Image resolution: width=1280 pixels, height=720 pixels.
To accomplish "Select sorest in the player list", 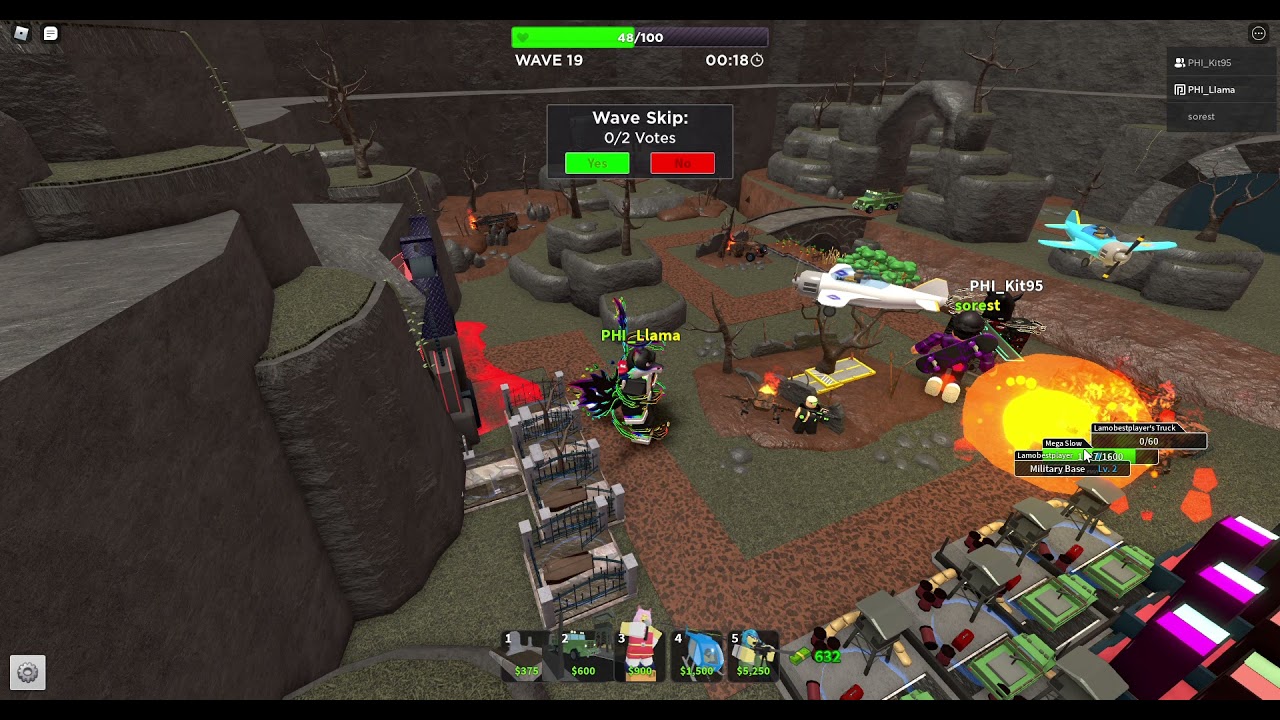I will pyautogui.click(x=1201, y=117).
